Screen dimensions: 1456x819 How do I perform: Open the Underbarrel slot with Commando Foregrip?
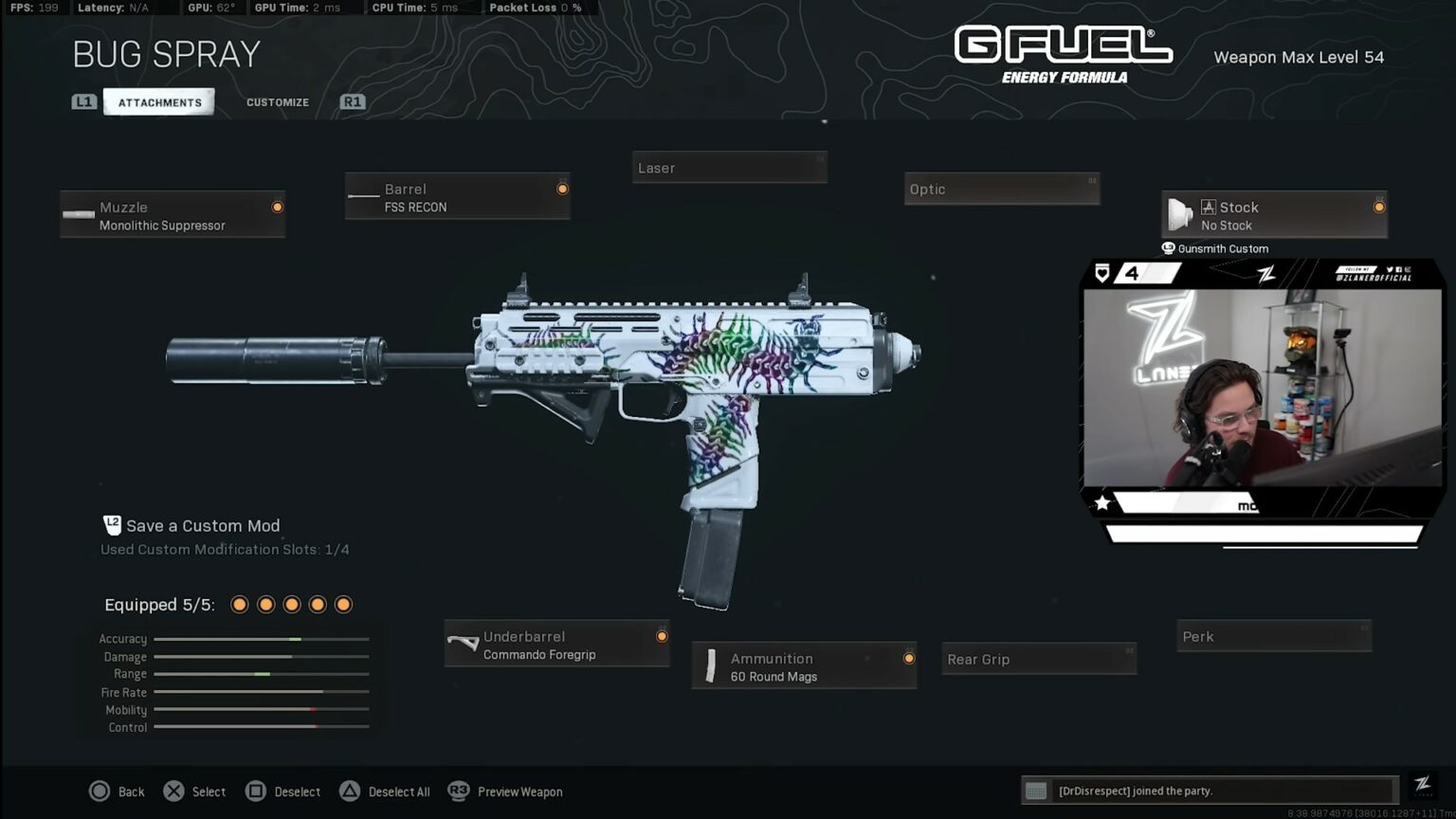555,644
